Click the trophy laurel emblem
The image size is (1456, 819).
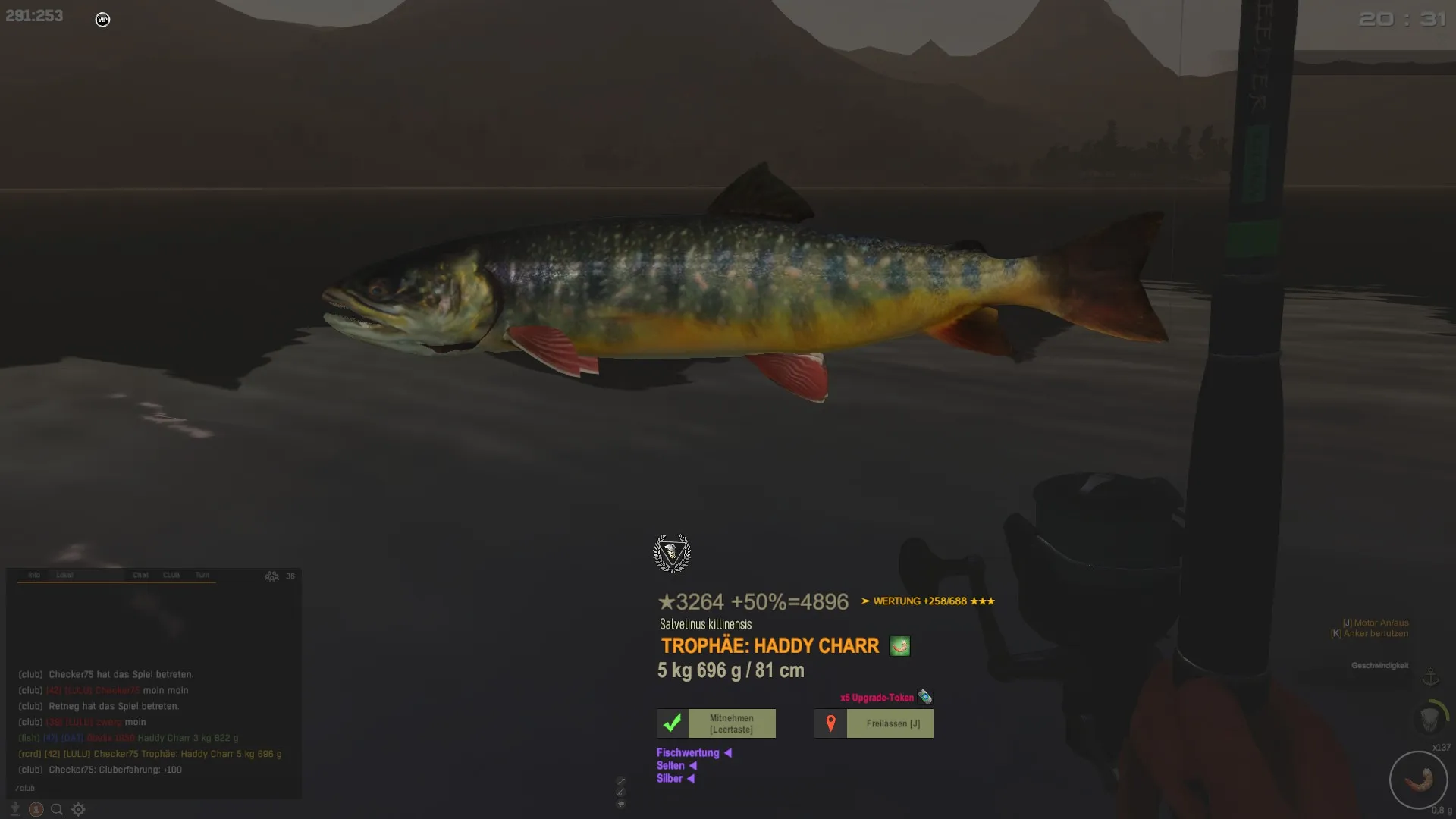tap(672, 553)
